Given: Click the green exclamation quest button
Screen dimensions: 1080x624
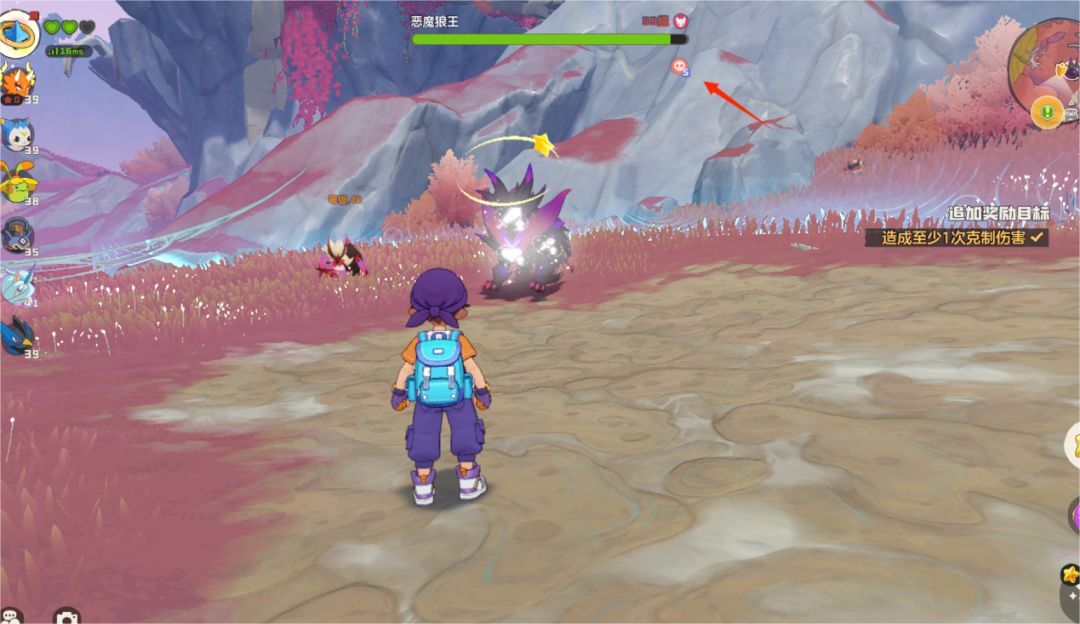Looking at the screenshot, I should (1046, 112).
